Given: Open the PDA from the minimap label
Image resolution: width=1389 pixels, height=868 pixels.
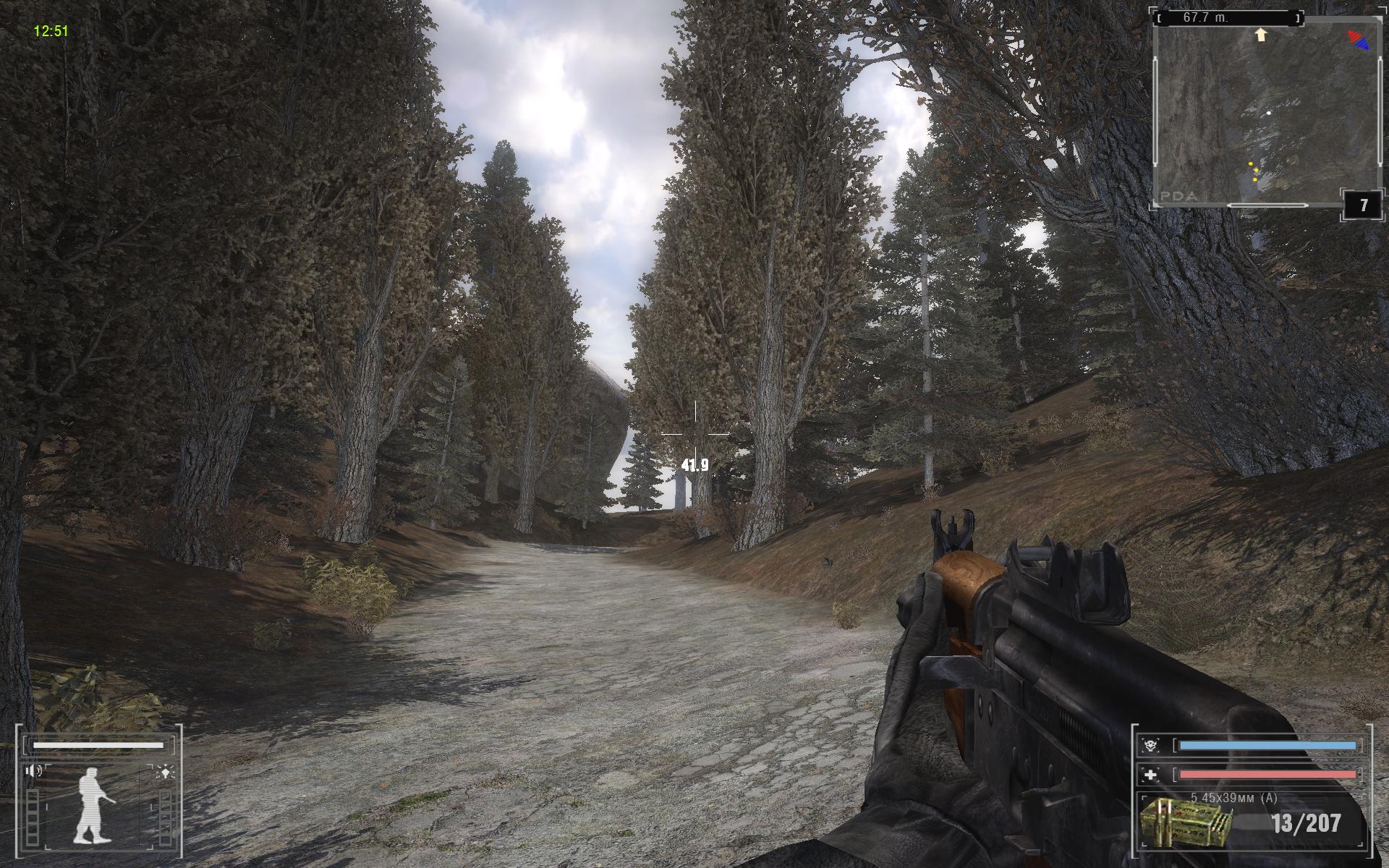Looking at the screenshot, I should pos(1179,195).
